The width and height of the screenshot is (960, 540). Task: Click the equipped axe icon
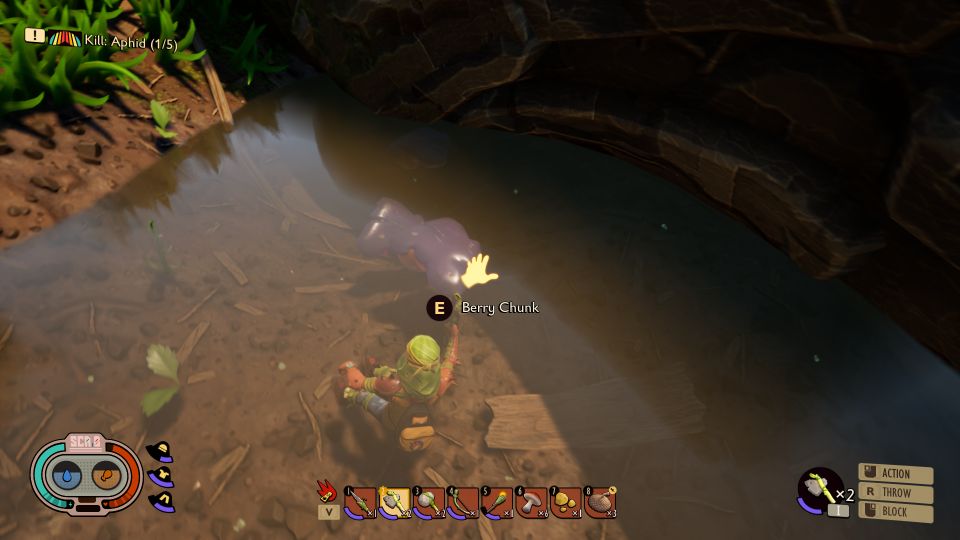click(820, 488)
